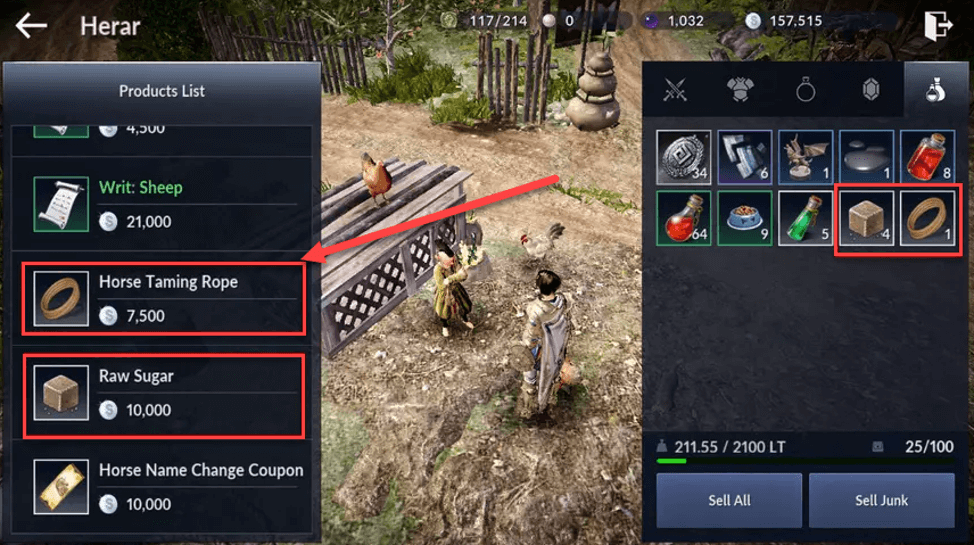
Task: Open the armor inventory tab
Action: point(740,91)
